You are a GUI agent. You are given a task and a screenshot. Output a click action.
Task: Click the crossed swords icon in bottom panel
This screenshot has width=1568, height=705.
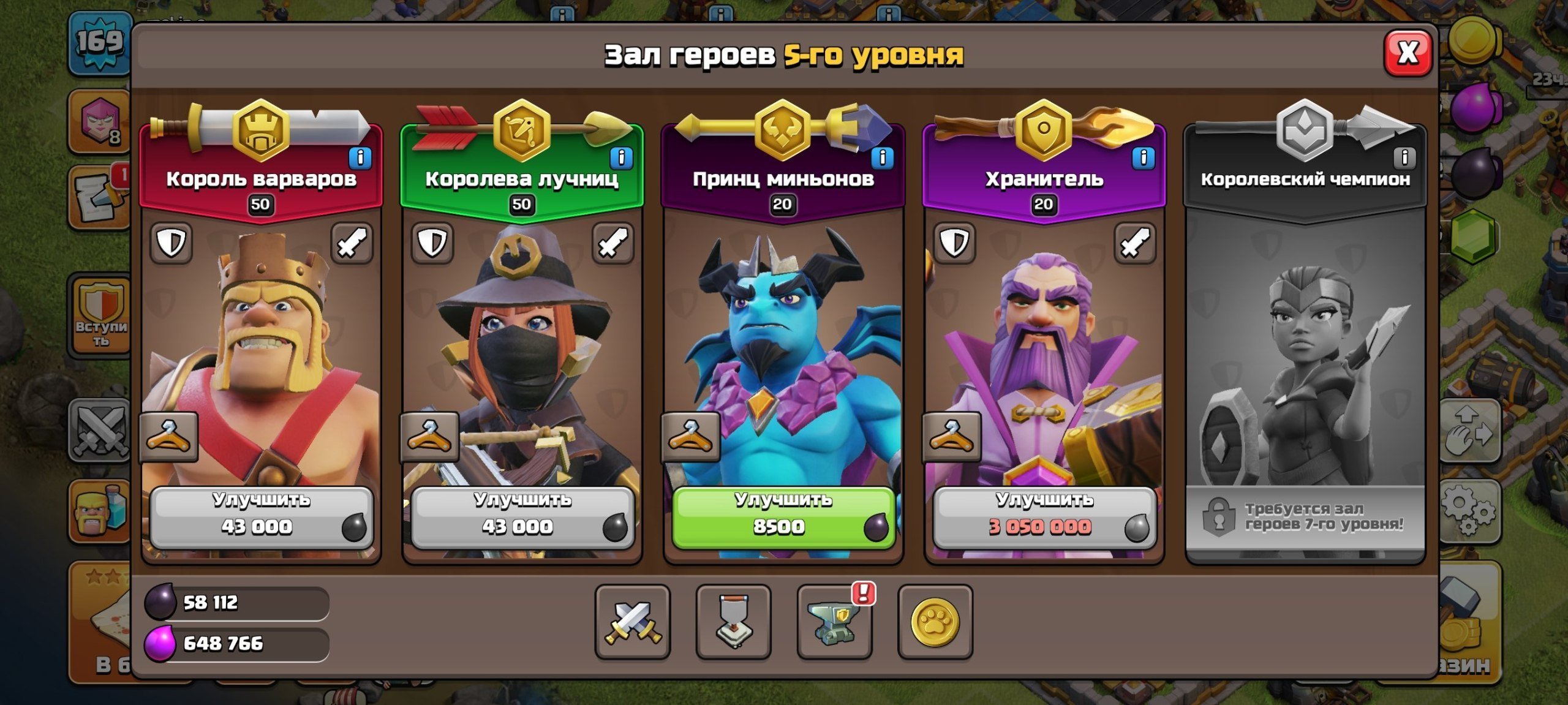coord(632,624)
